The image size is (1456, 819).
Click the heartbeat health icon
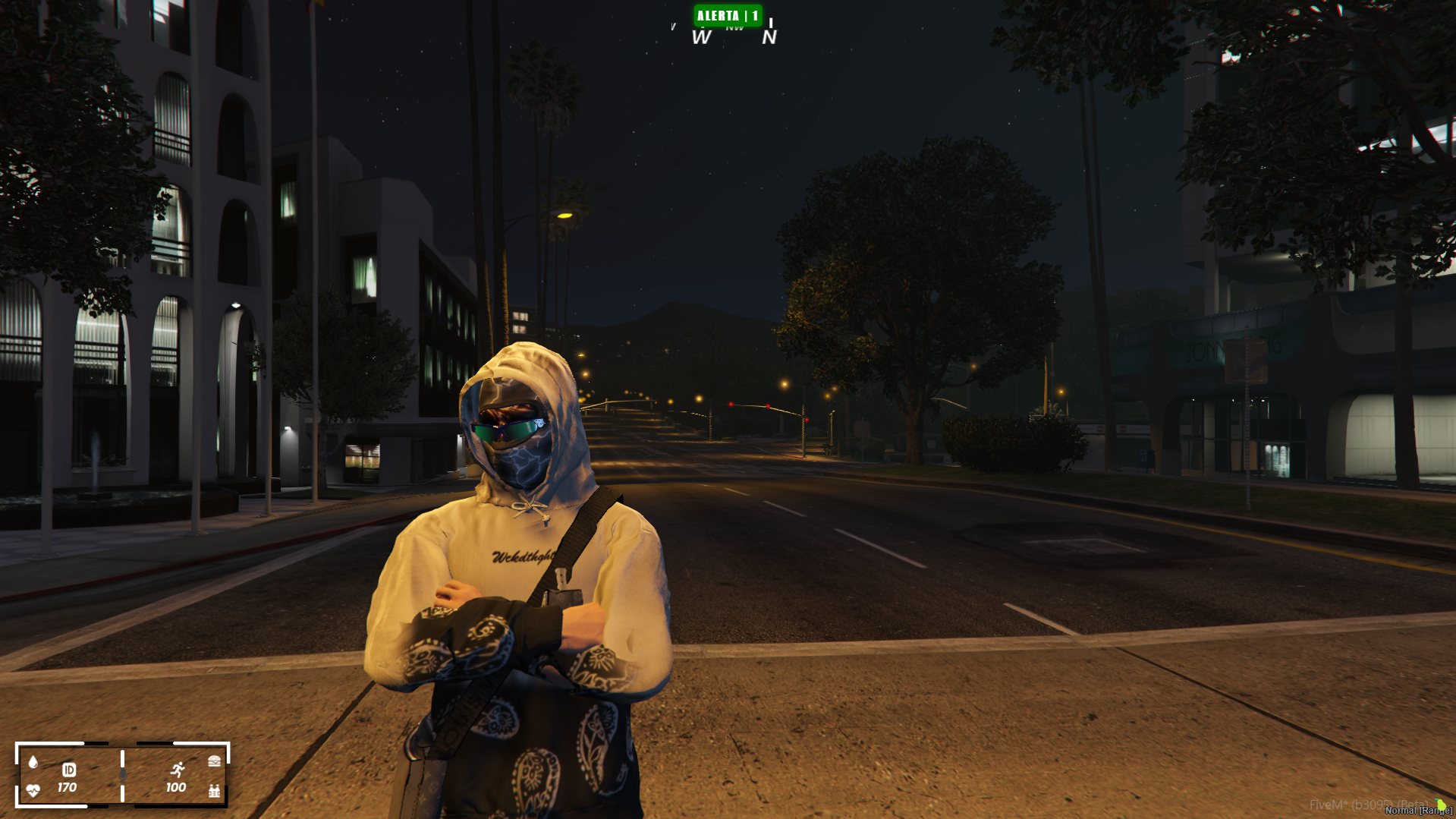(x=33, y=790)
